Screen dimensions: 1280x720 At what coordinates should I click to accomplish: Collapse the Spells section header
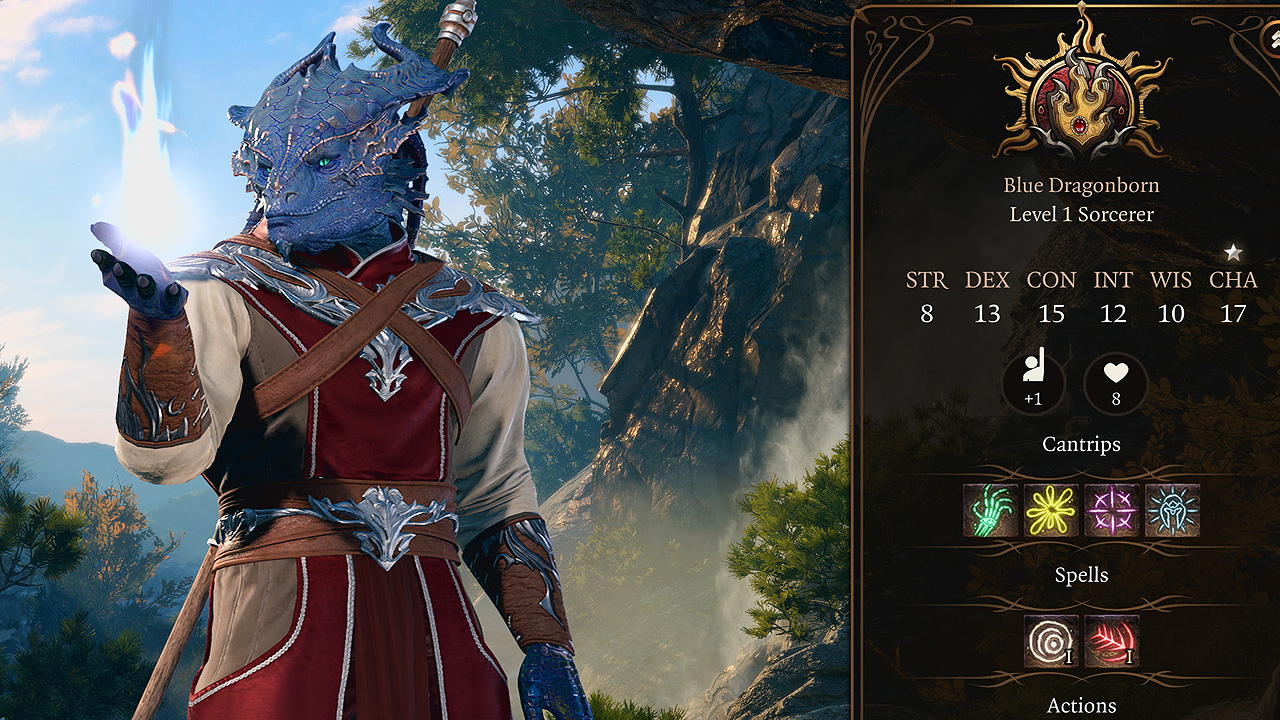coord(1082,575)
